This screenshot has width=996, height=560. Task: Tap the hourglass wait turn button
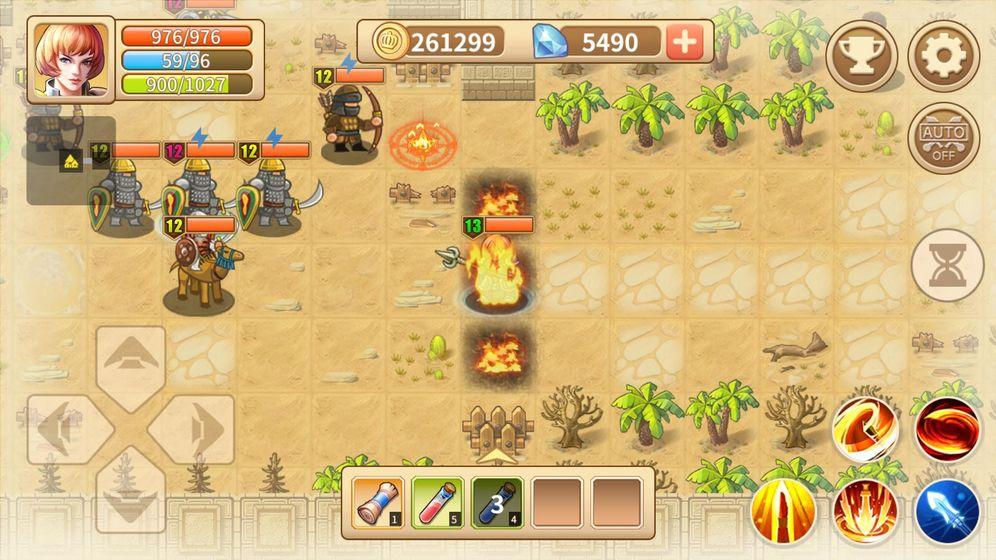coord(947,265)
